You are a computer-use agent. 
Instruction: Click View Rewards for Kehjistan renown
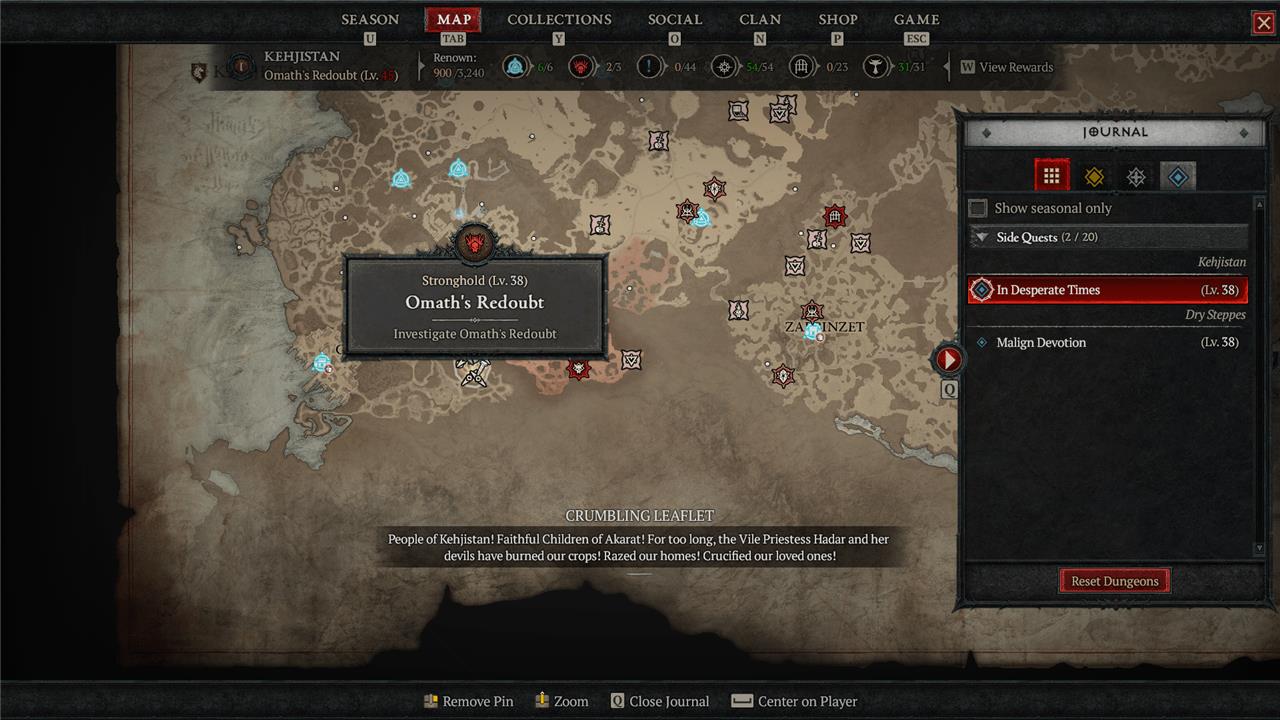(x=1008, y=67)
